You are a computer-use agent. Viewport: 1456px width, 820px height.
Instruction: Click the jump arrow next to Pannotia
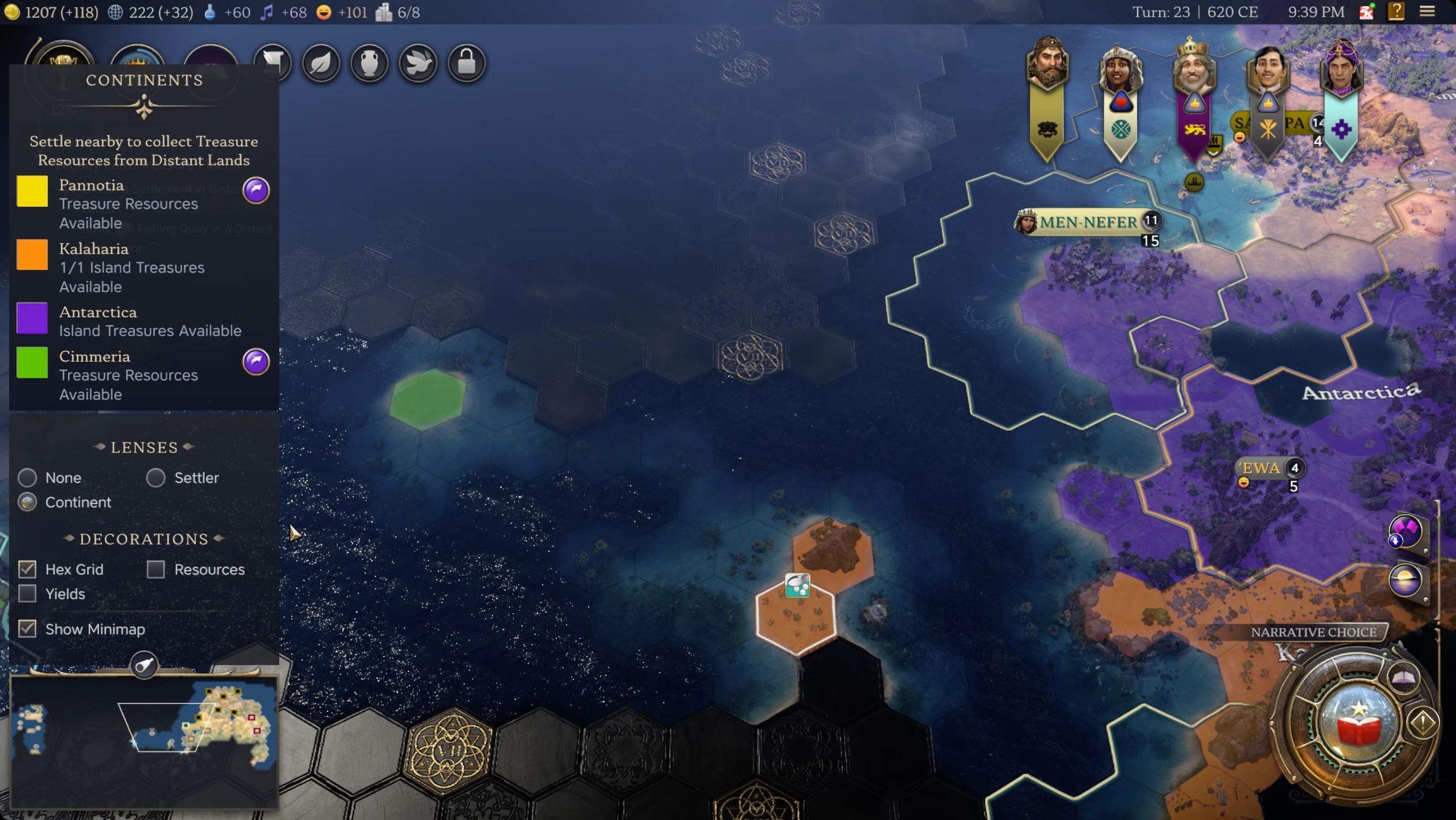[x=255, y=191]
